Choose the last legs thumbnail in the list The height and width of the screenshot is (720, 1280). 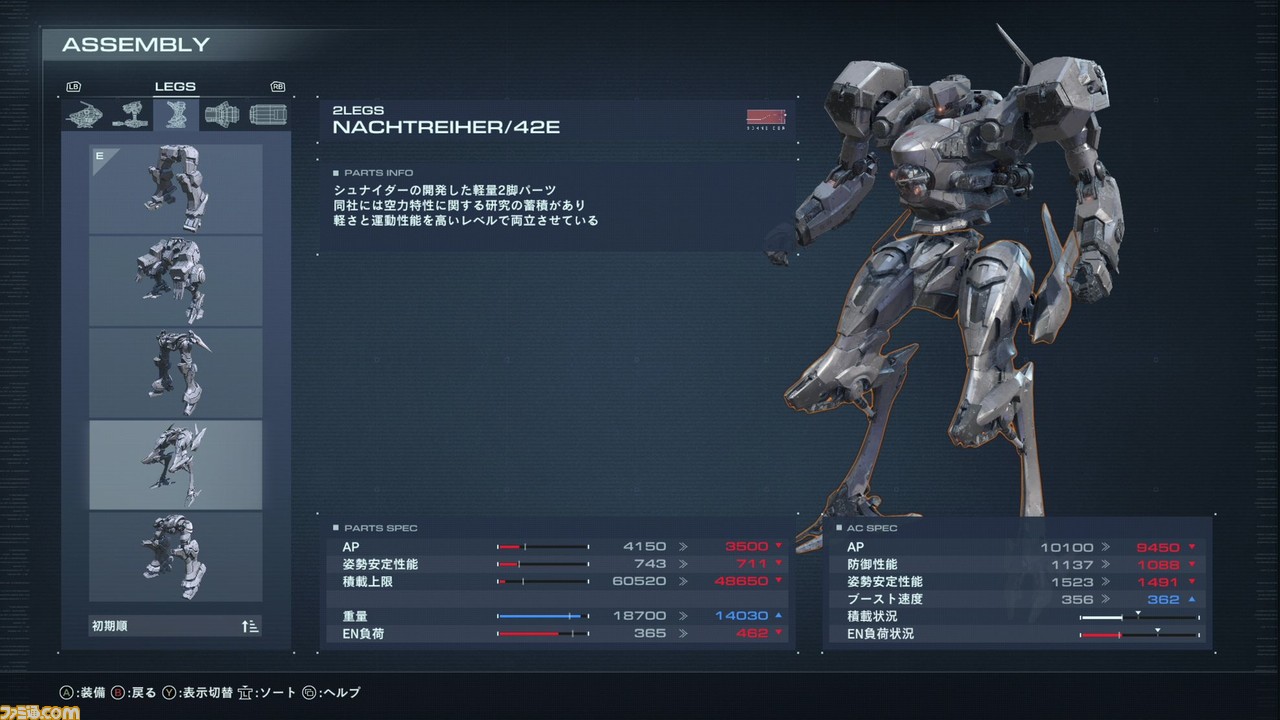pyautogui.click(x=176, y=557)
